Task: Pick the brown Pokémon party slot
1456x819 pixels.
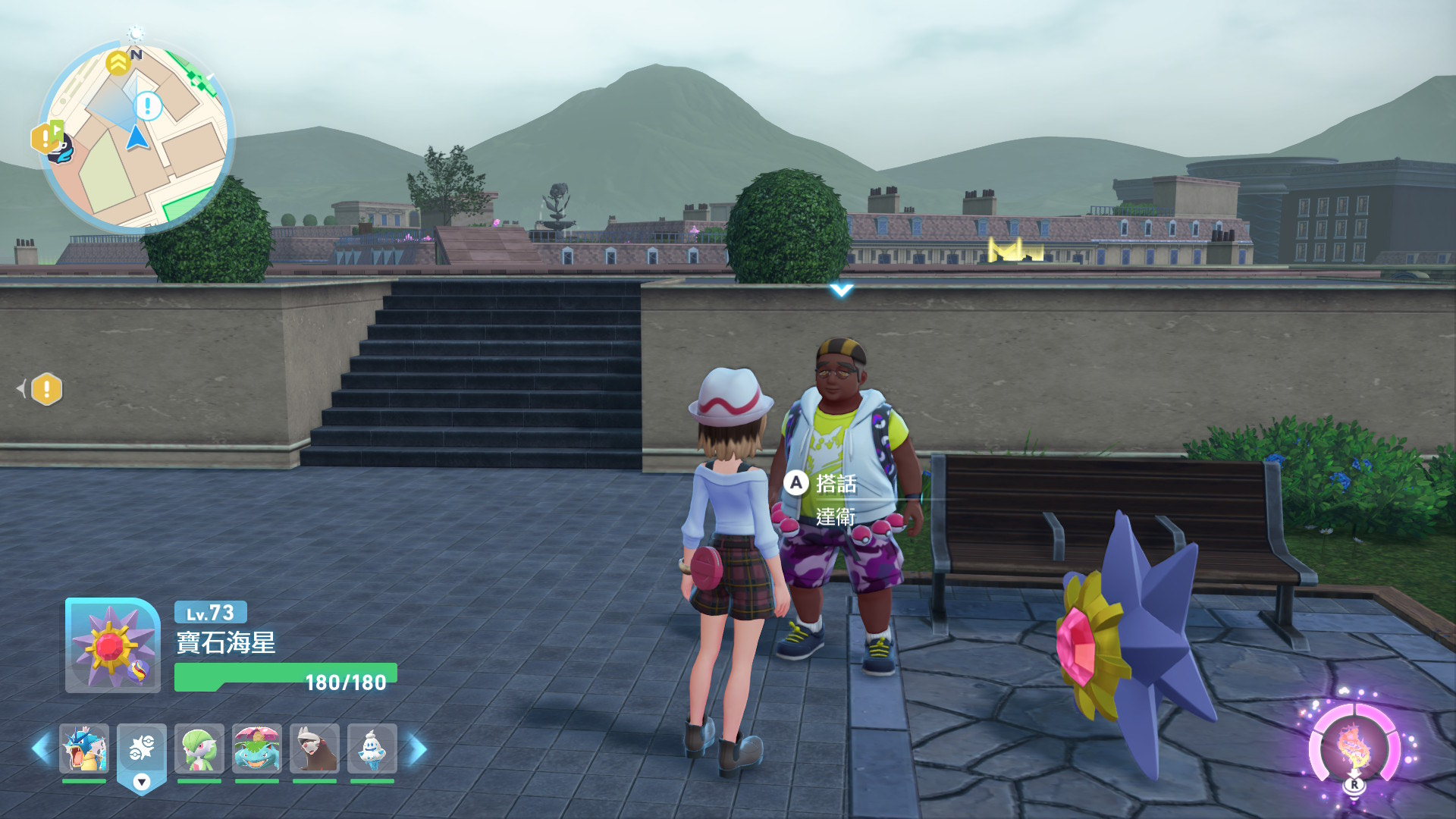Action: [x=315, y=748]
